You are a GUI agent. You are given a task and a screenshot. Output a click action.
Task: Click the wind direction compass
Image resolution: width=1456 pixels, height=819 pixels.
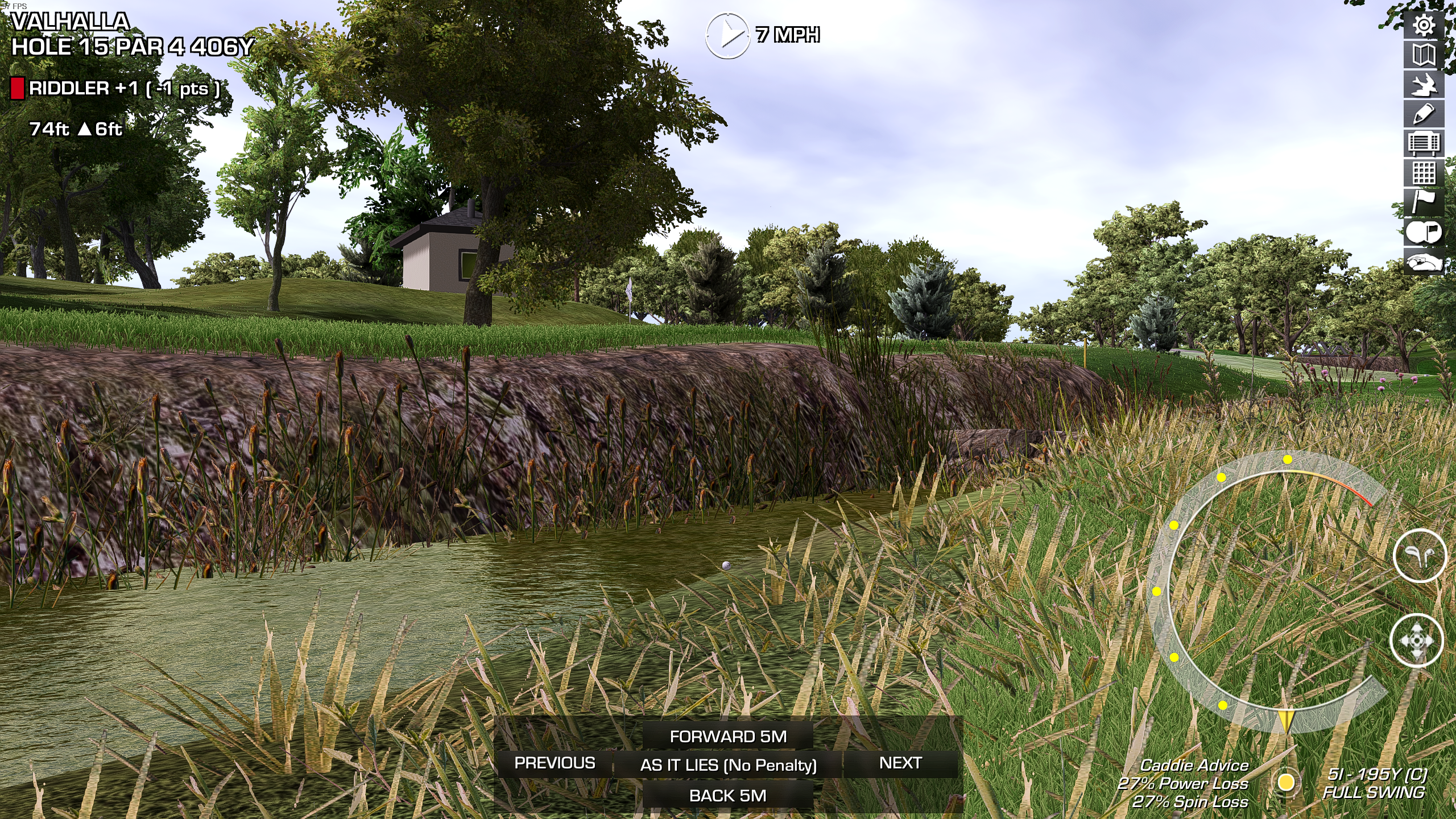coord(727,35)
